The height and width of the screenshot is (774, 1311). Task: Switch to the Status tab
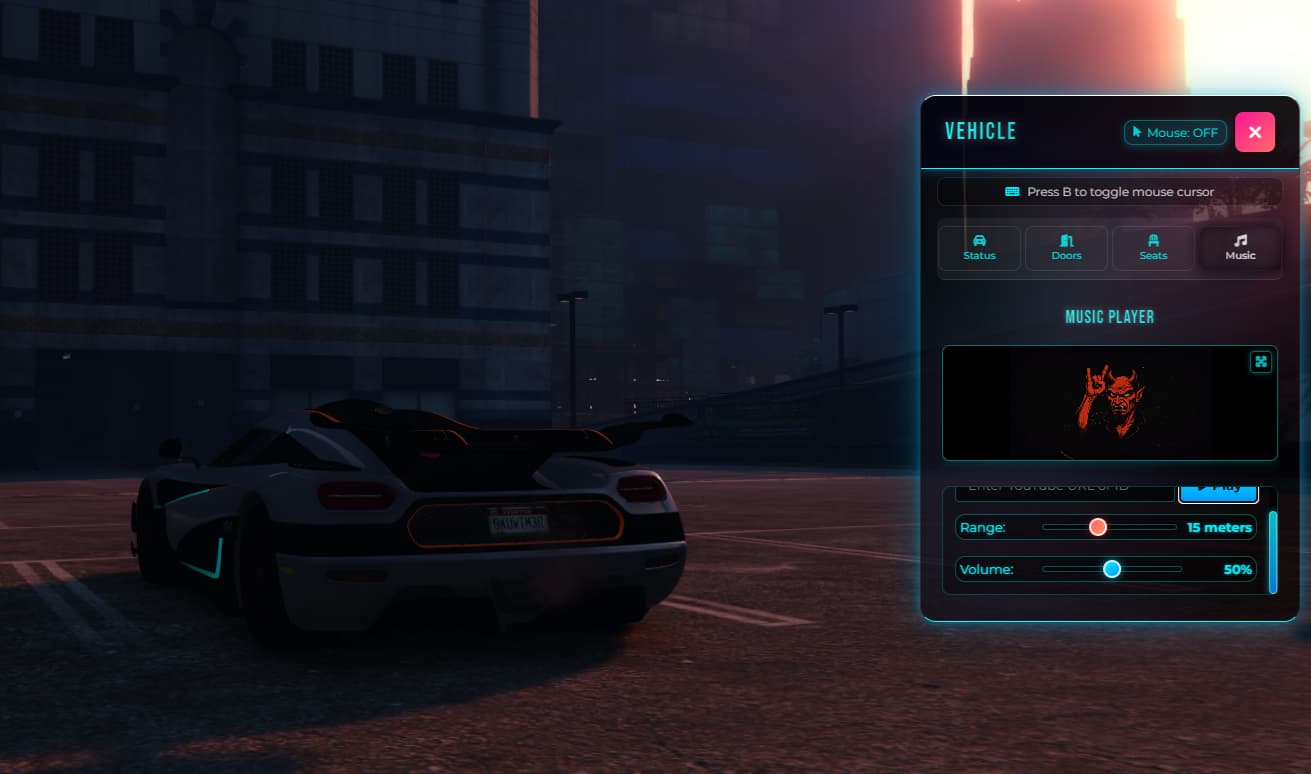coord(979,247)
